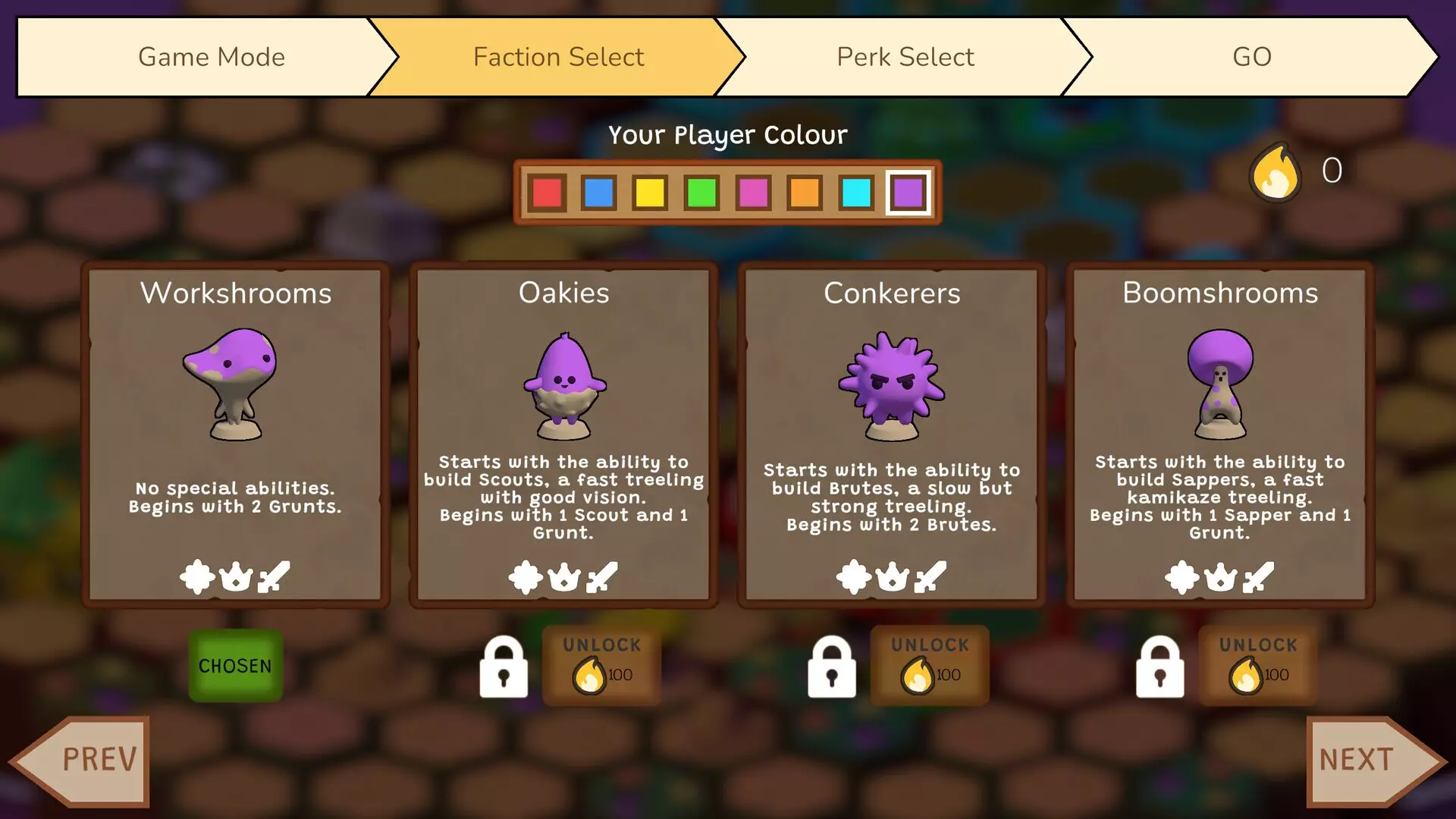This screenshot has height=819, width=1456.
Task: Go back with the PREV arrow
Action: (85, 760)
